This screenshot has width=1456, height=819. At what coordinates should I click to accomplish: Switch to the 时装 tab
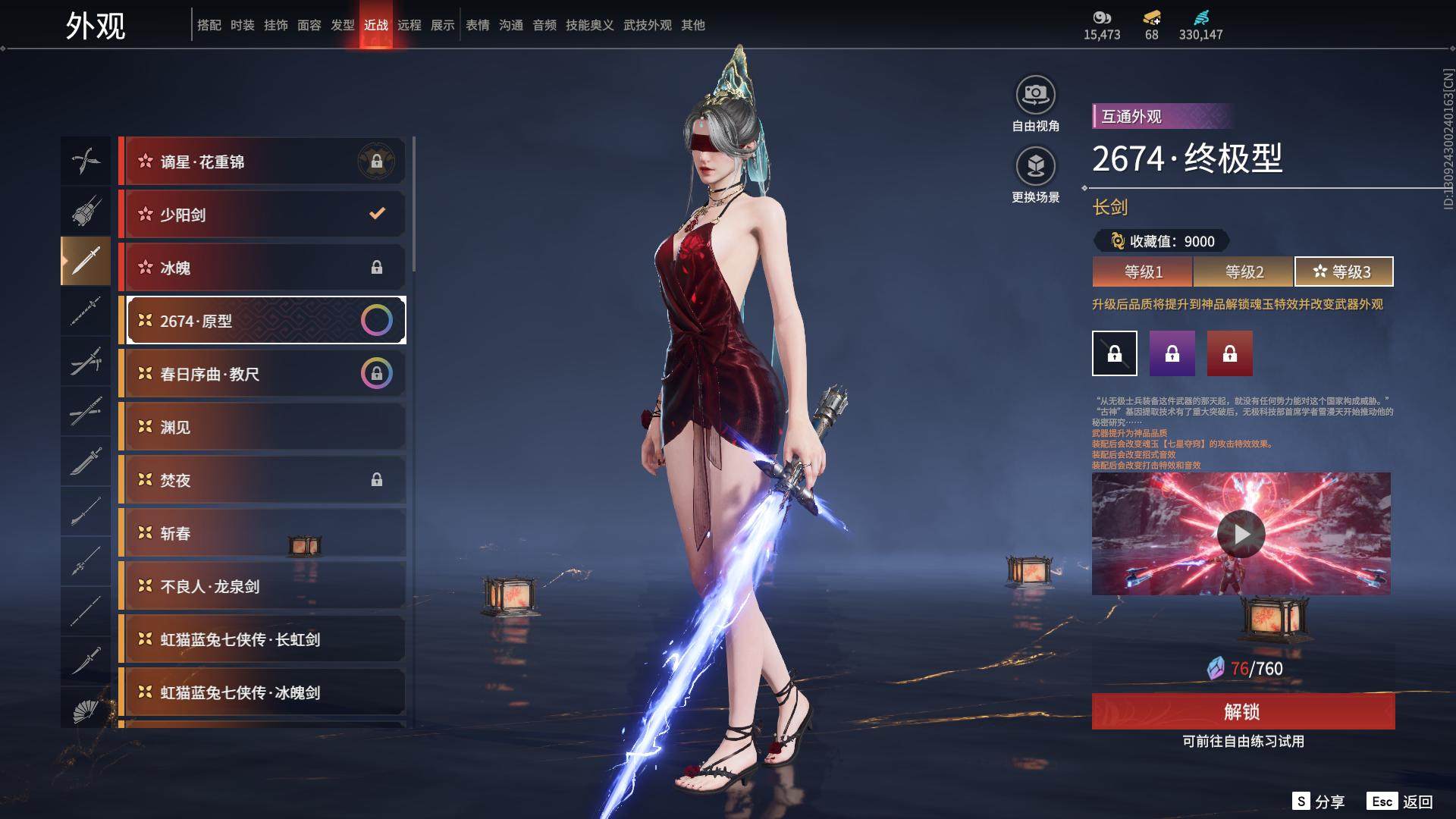coord(243,25)
